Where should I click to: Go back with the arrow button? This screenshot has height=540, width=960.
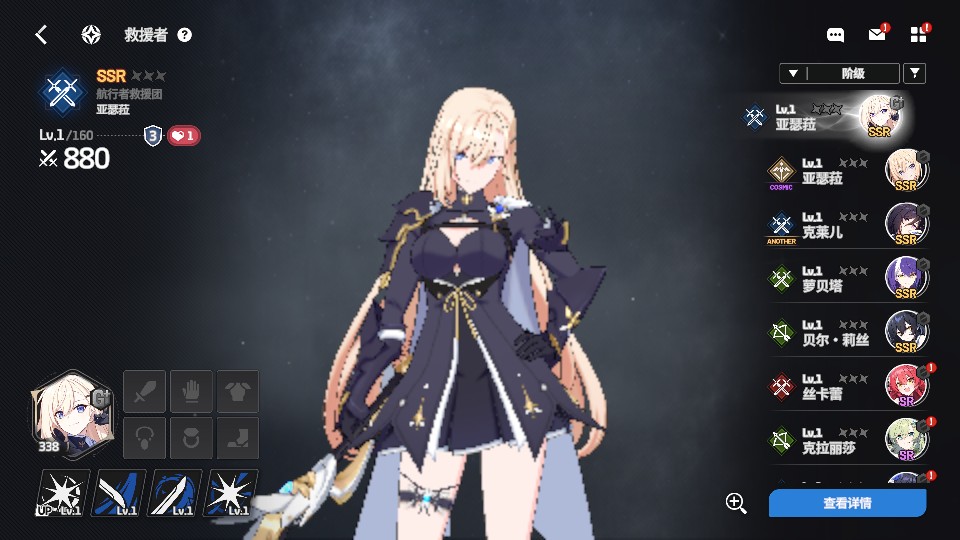pyautogui.click(x=41, y=35)
